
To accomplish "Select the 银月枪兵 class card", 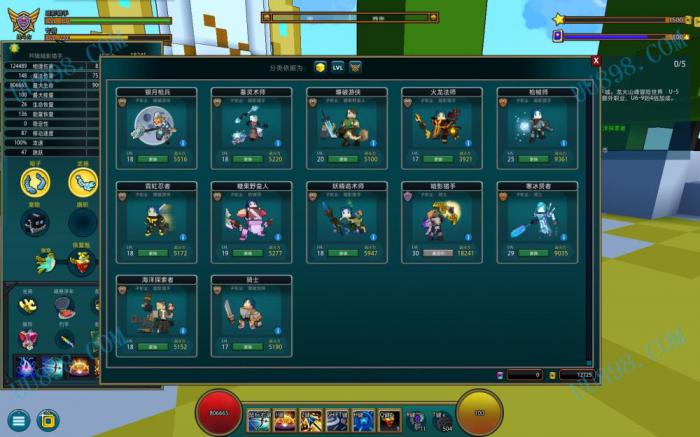I will 156,127.
